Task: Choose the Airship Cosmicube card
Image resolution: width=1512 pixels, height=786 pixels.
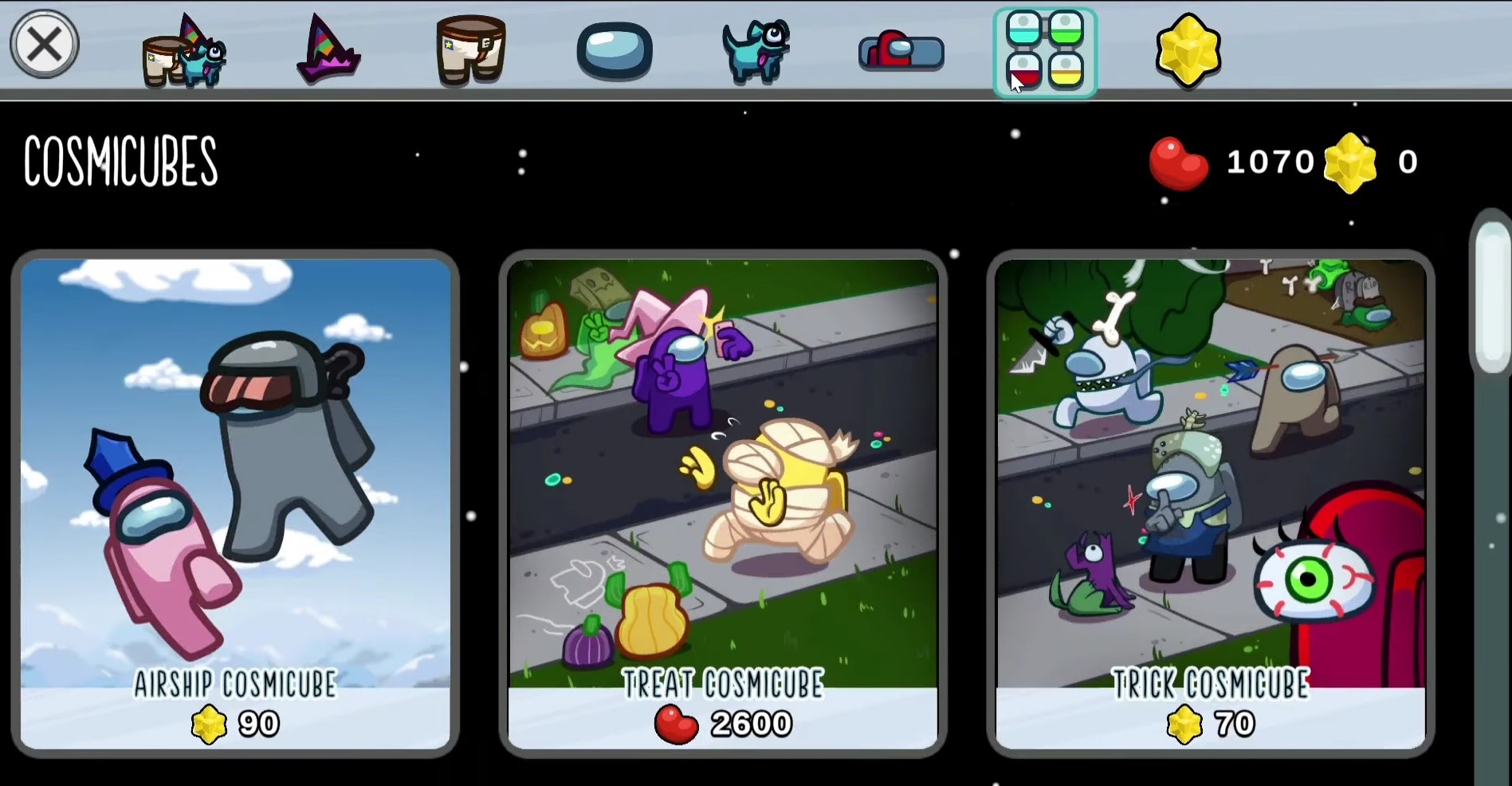Action: point(235,504)
